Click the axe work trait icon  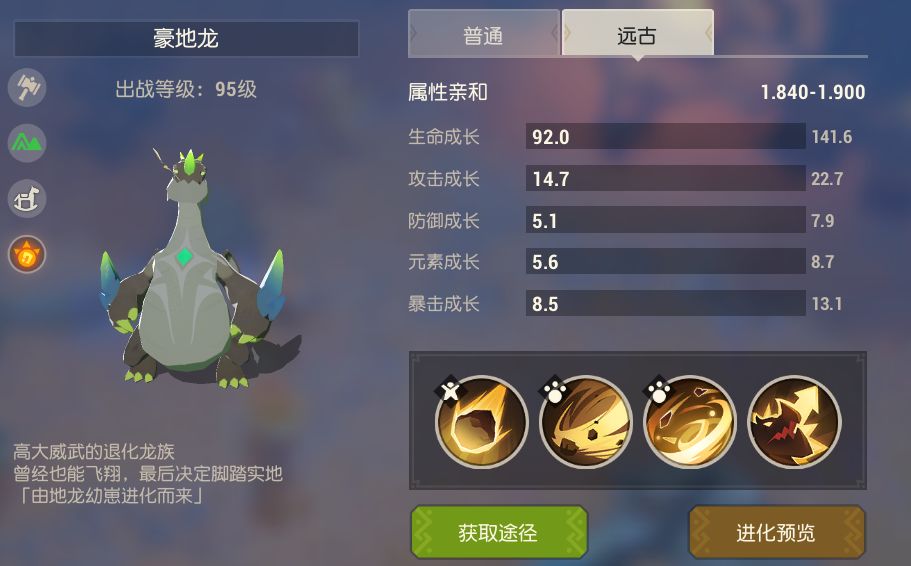tap(27, 87)
